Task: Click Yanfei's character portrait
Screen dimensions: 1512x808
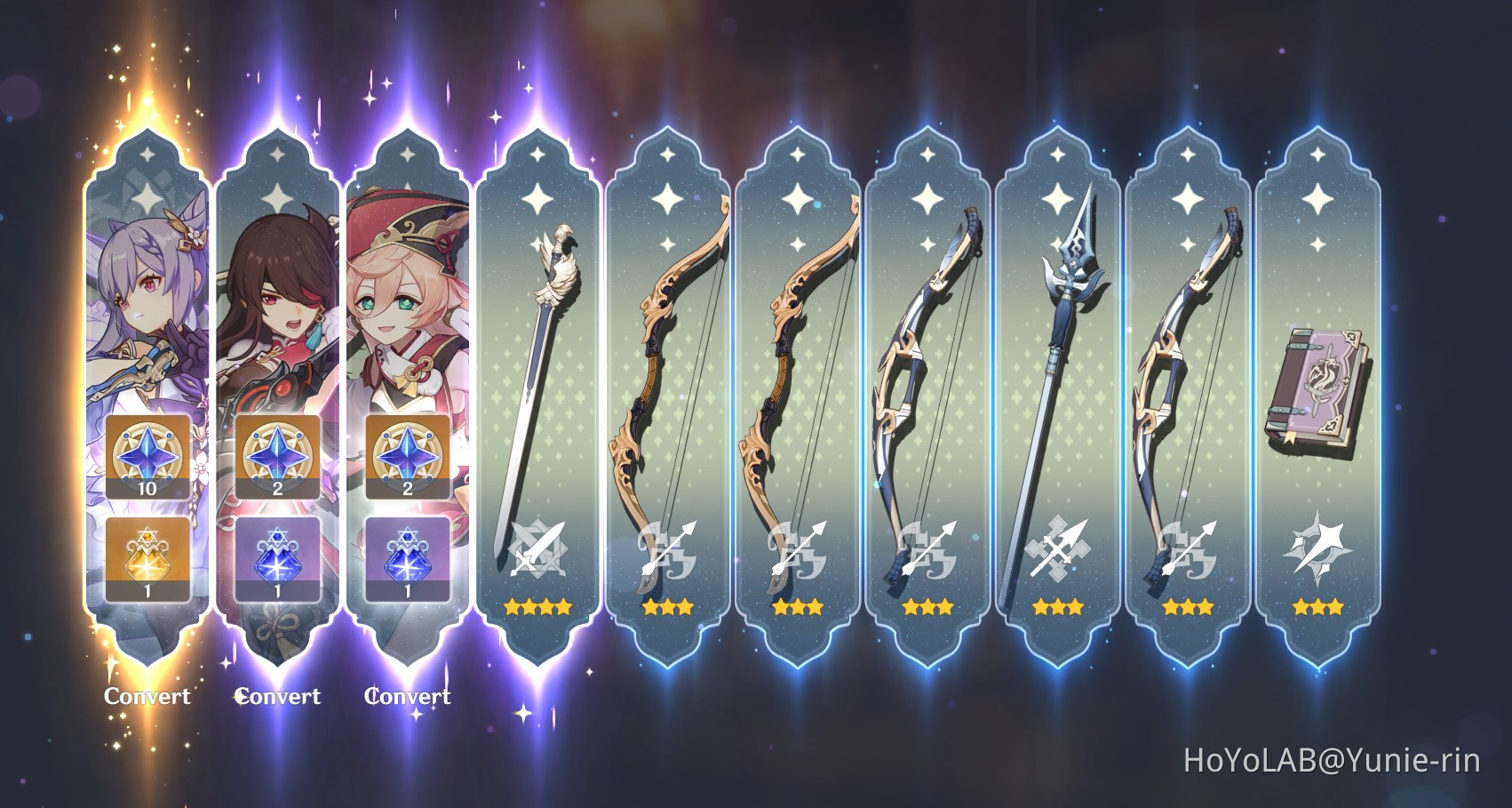Action: click(x=406, y=293)
